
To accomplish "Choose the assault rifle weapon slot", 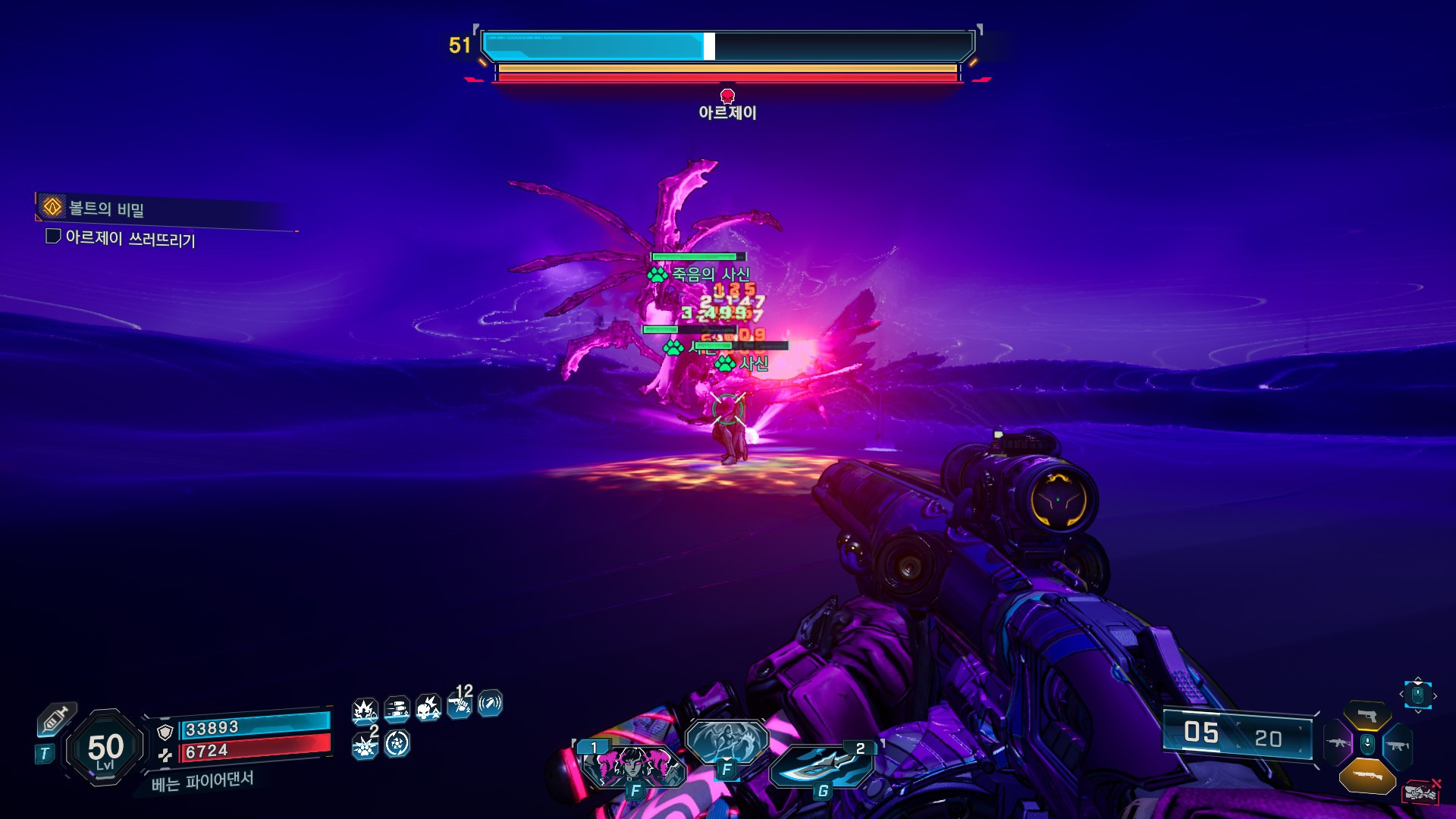I will point(1338,743).
